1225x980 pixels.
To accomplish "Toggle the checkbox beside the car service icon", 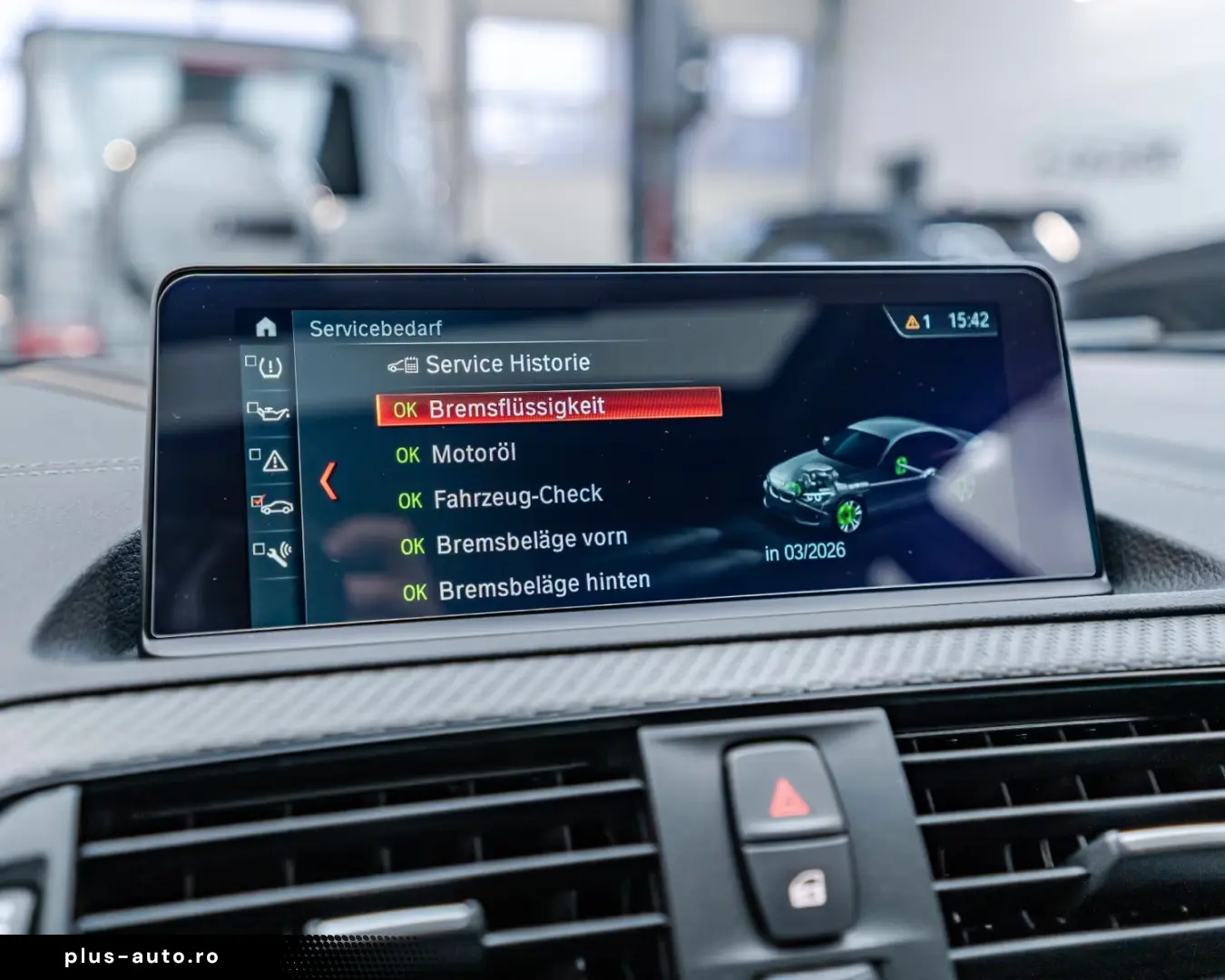I will pos(258,498).
